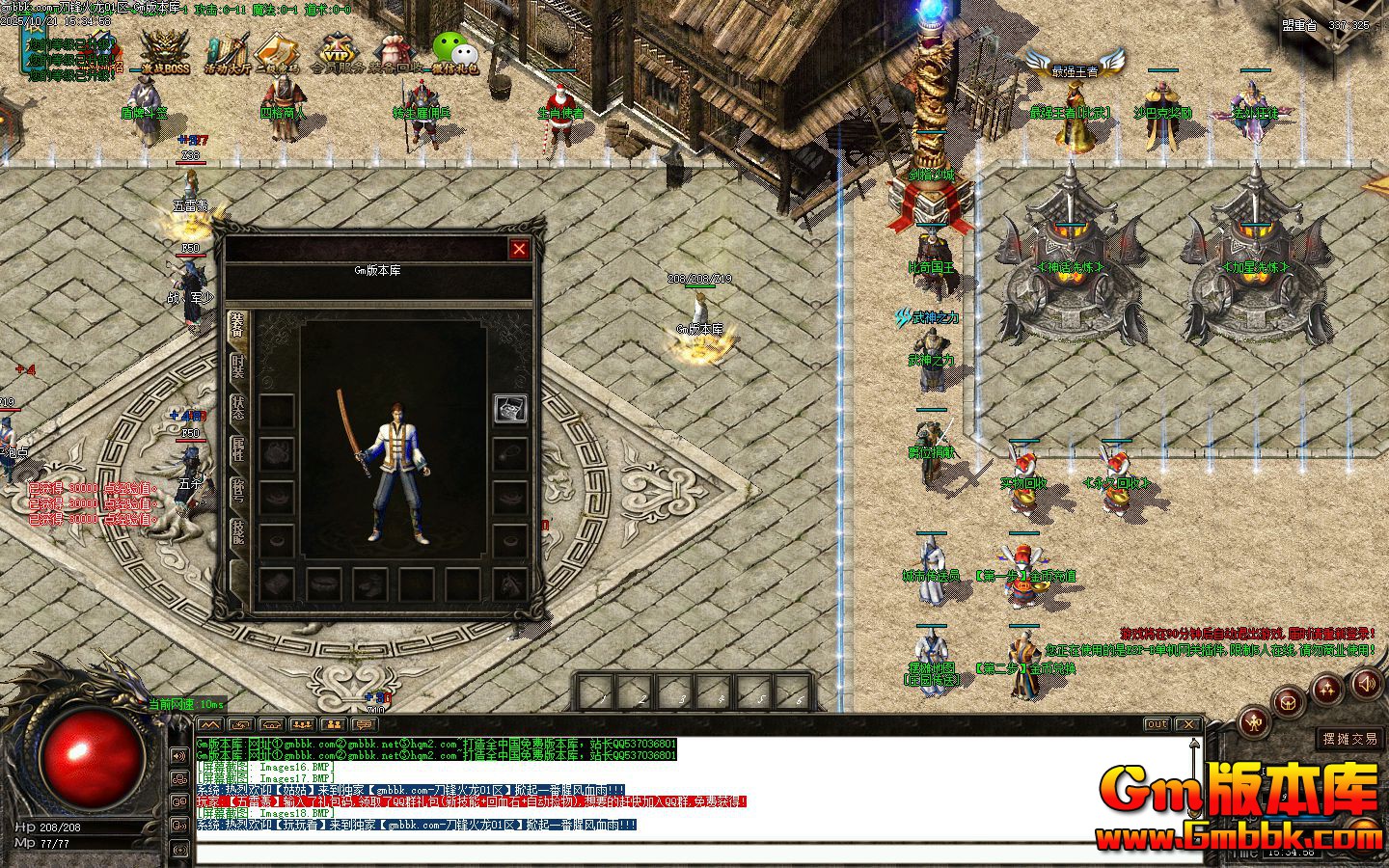Switch to the 技能 skills tab
The image size is (1389, 868).
click(238, 530)
